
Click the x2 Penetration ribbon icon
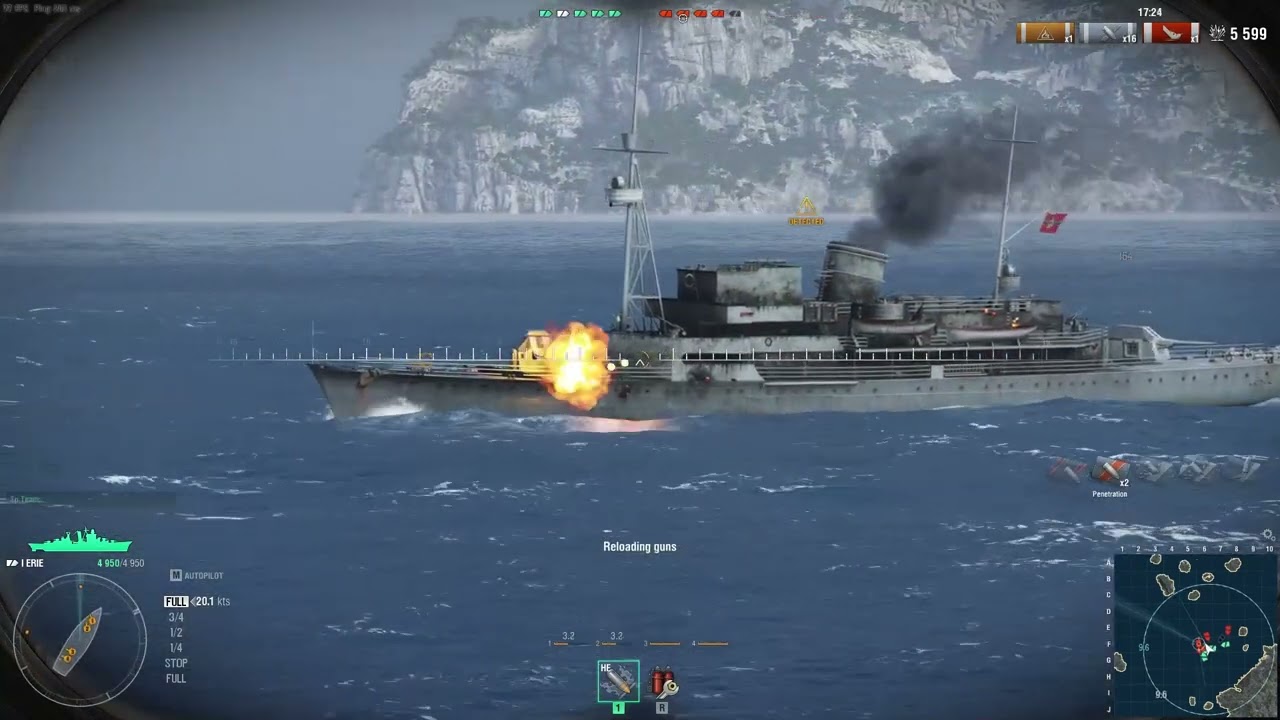point(1109,469)
